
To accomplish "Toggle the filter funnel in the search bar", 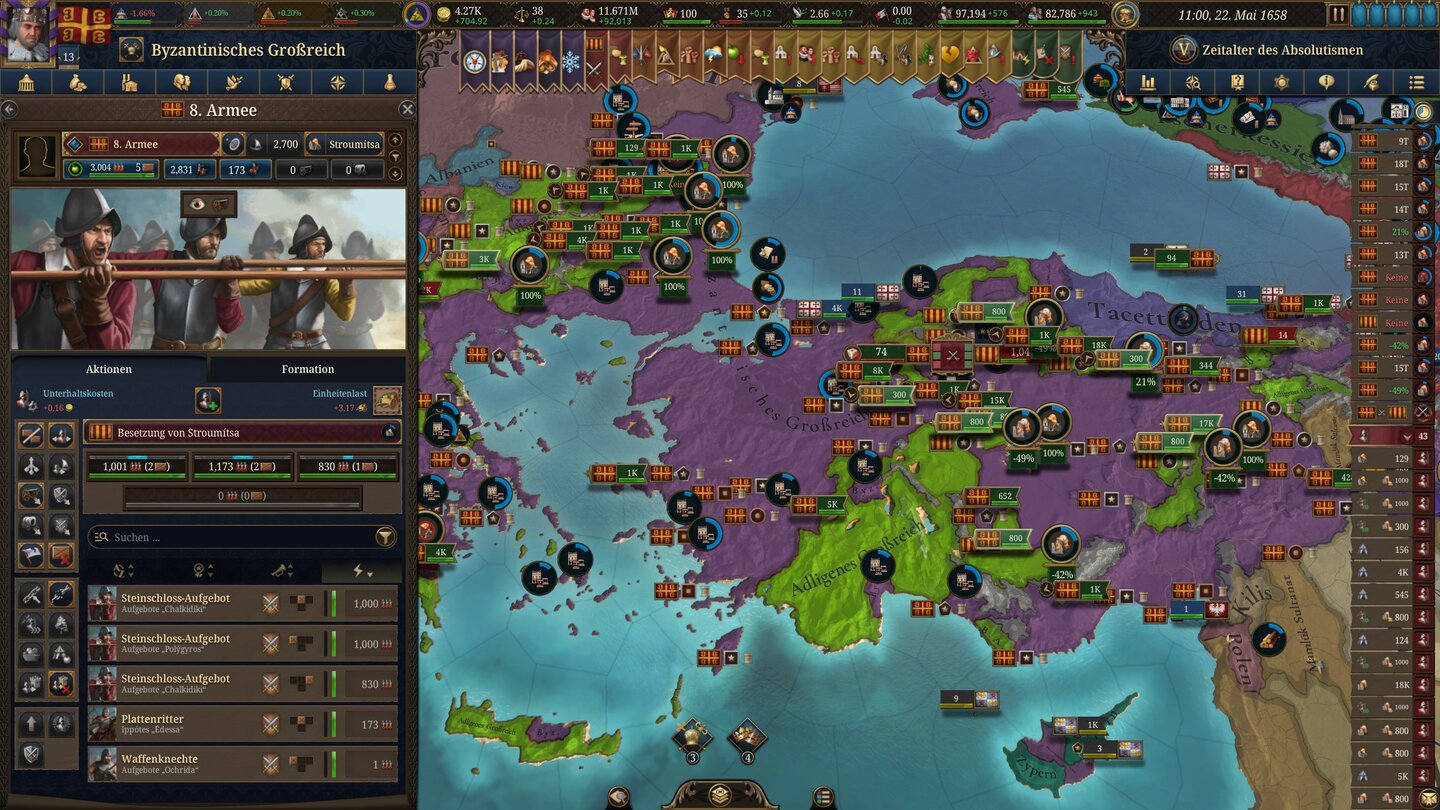I will click(385, 537).
